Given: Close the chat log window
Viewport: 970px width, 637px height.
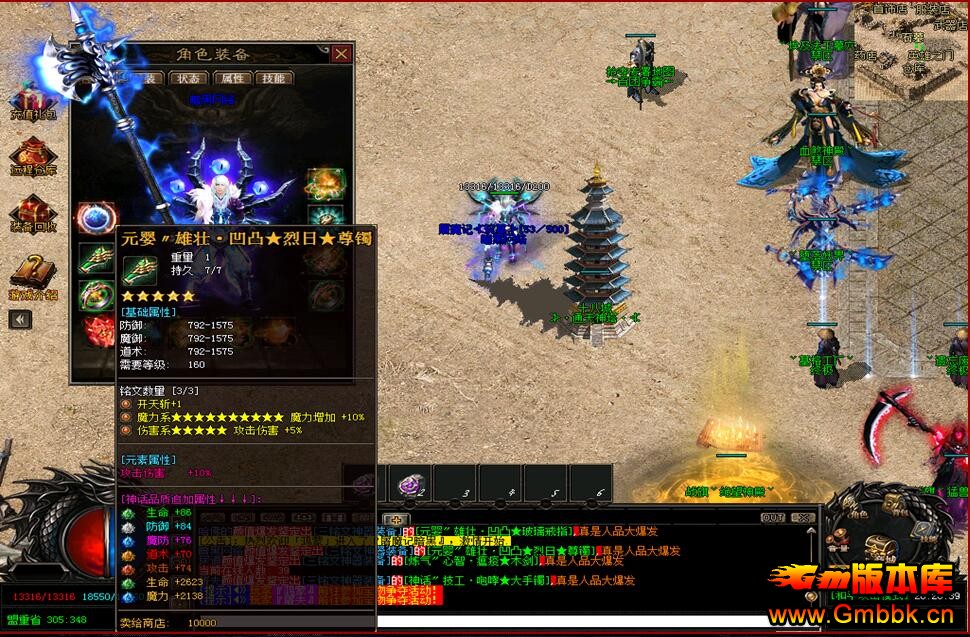Looking at the screenshot, I should tap(802, 518).
